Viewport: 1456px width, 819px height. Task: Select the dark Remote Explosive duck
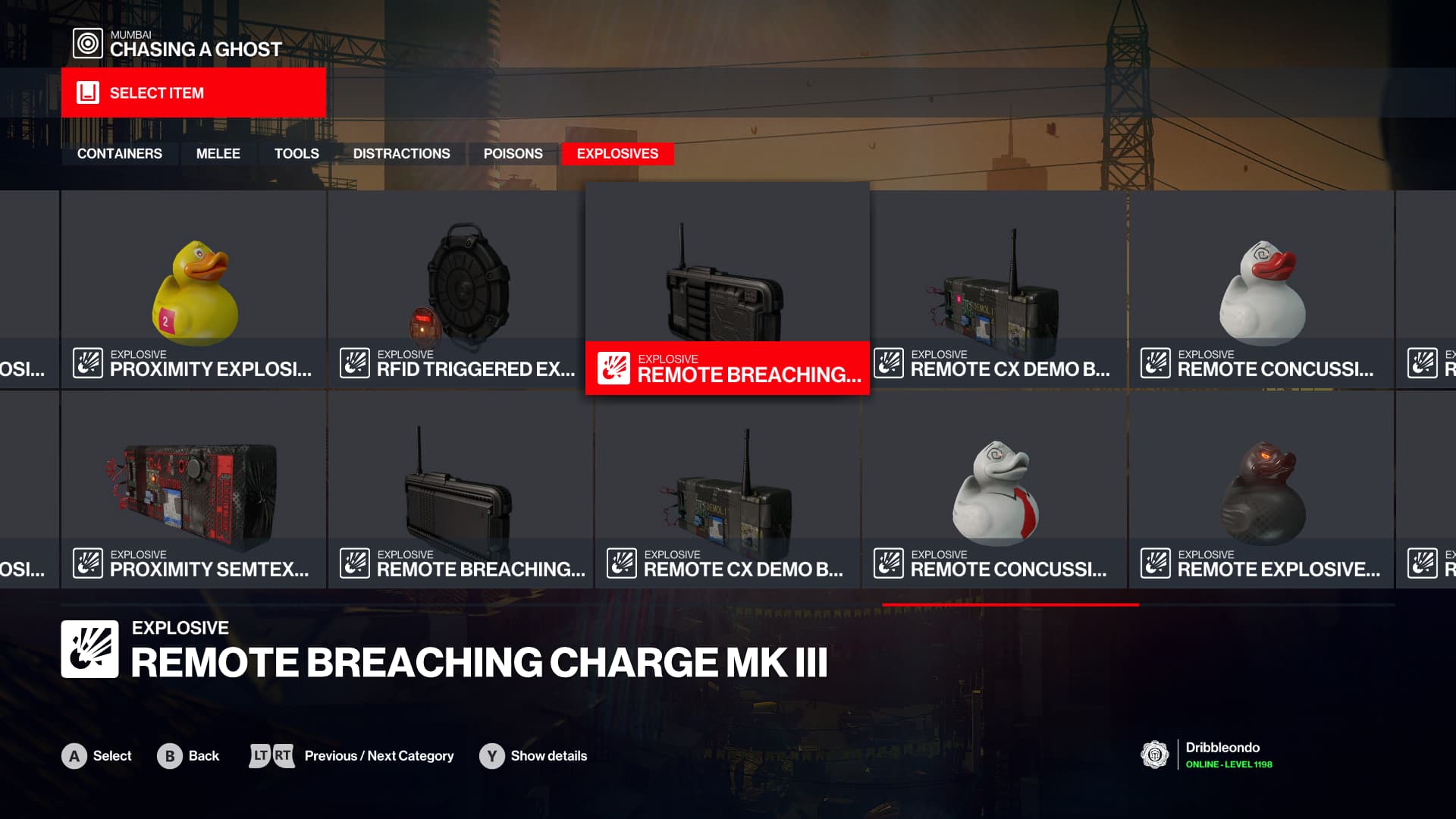[x=1261, y=491]
